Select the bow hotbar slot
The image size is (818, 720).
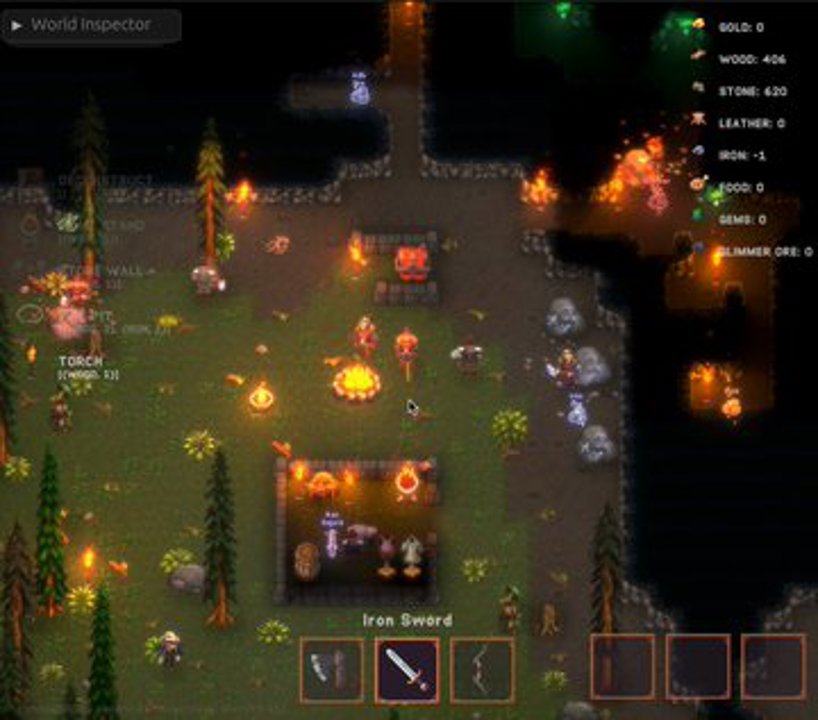482,669
